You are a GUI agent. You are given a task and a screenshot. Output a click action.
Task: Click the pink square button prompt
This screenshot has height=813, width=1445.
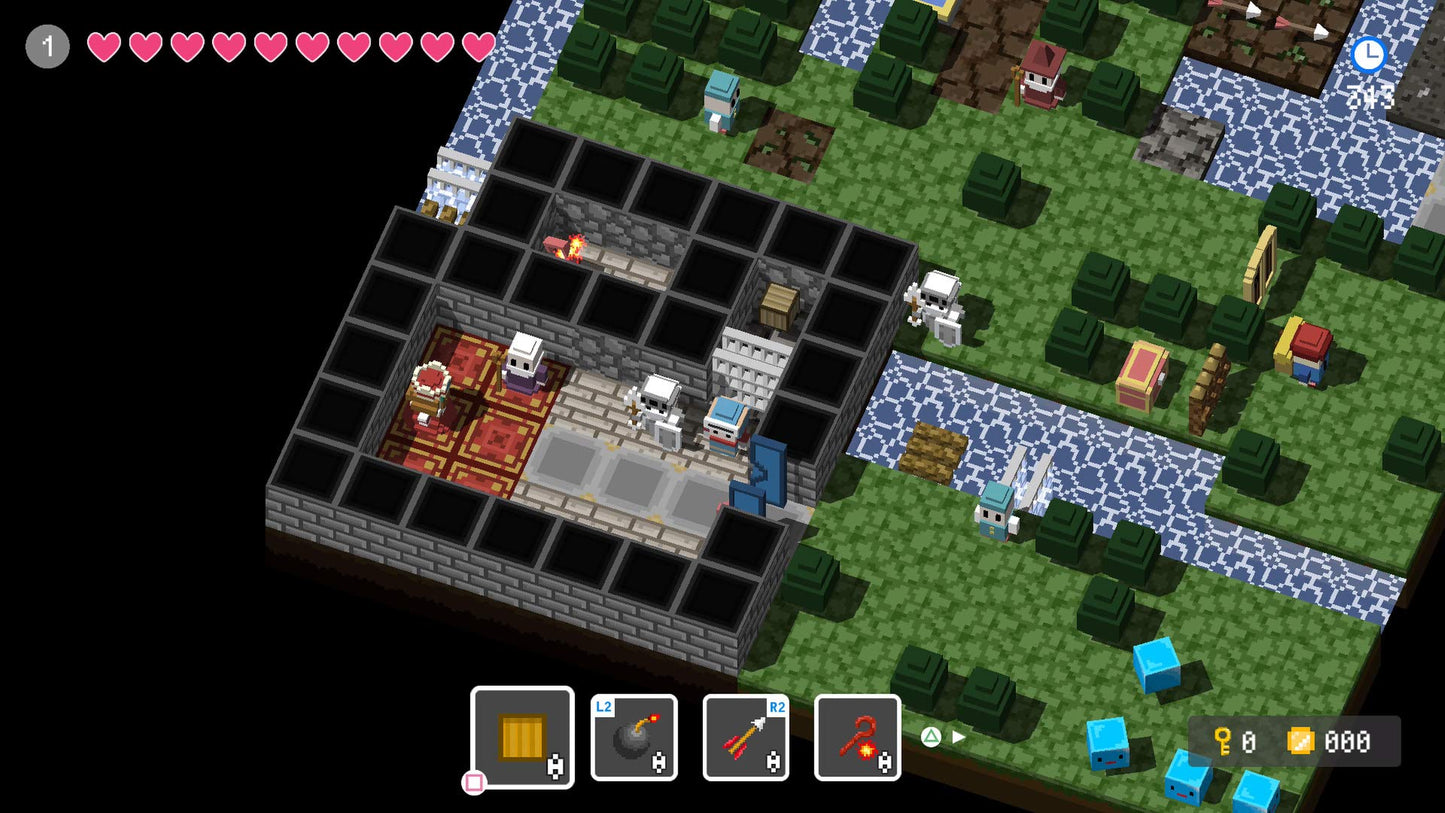[474, 783]
